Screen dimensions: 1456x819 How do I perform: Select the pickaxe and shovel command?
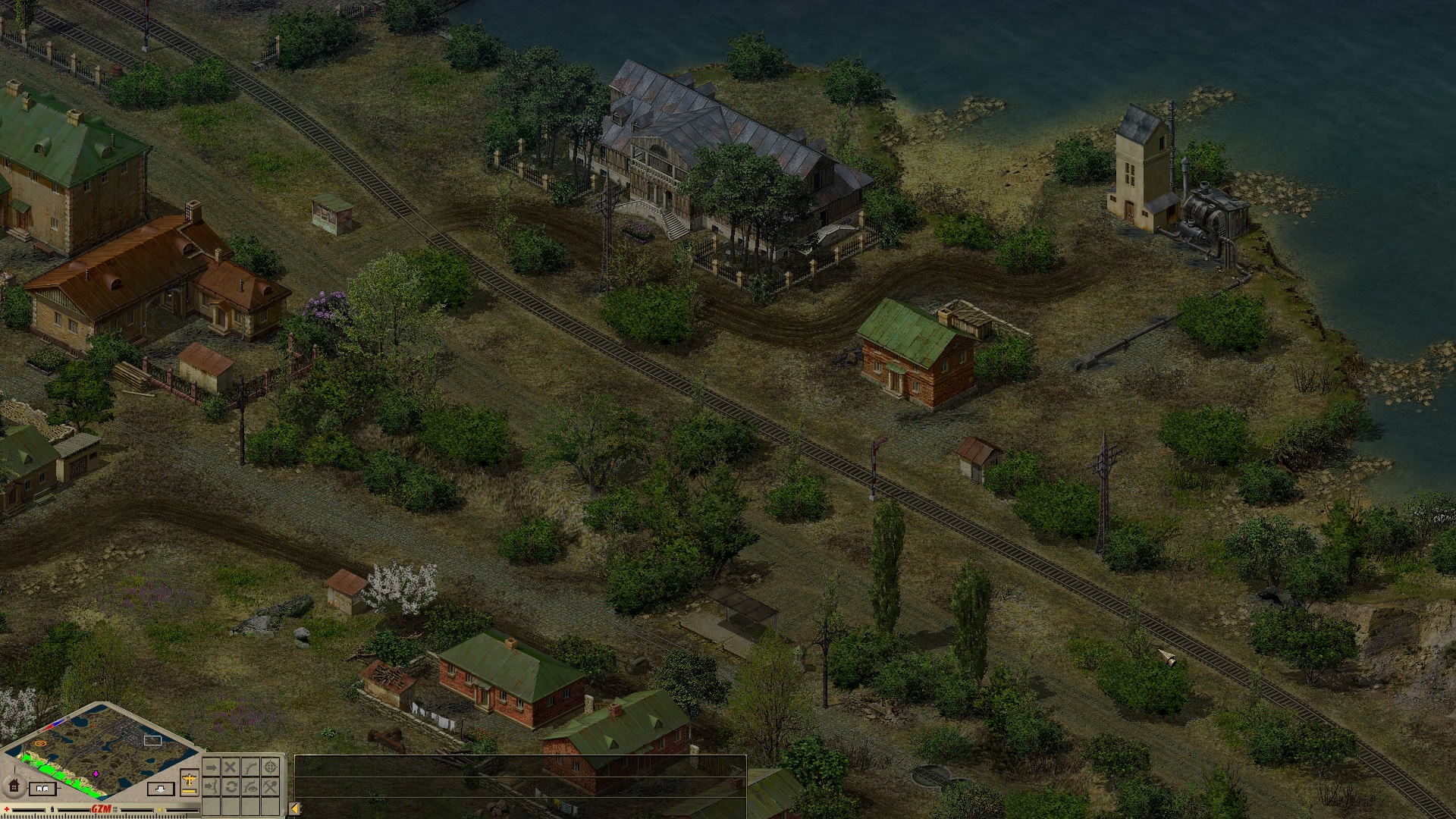(x=270, y=786)
